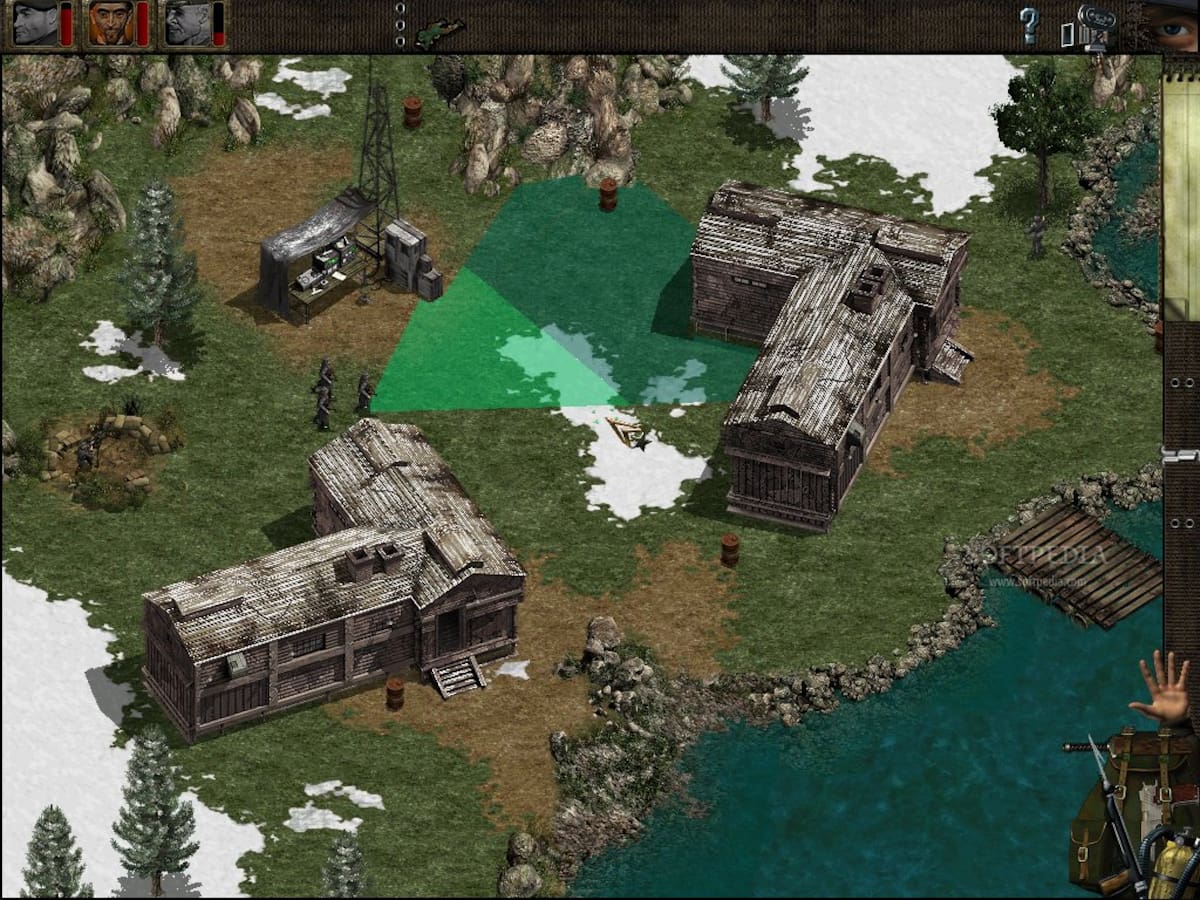1200x900 pixels.
Task: Open help with the question mark icon
Action: coord(1029,25)
